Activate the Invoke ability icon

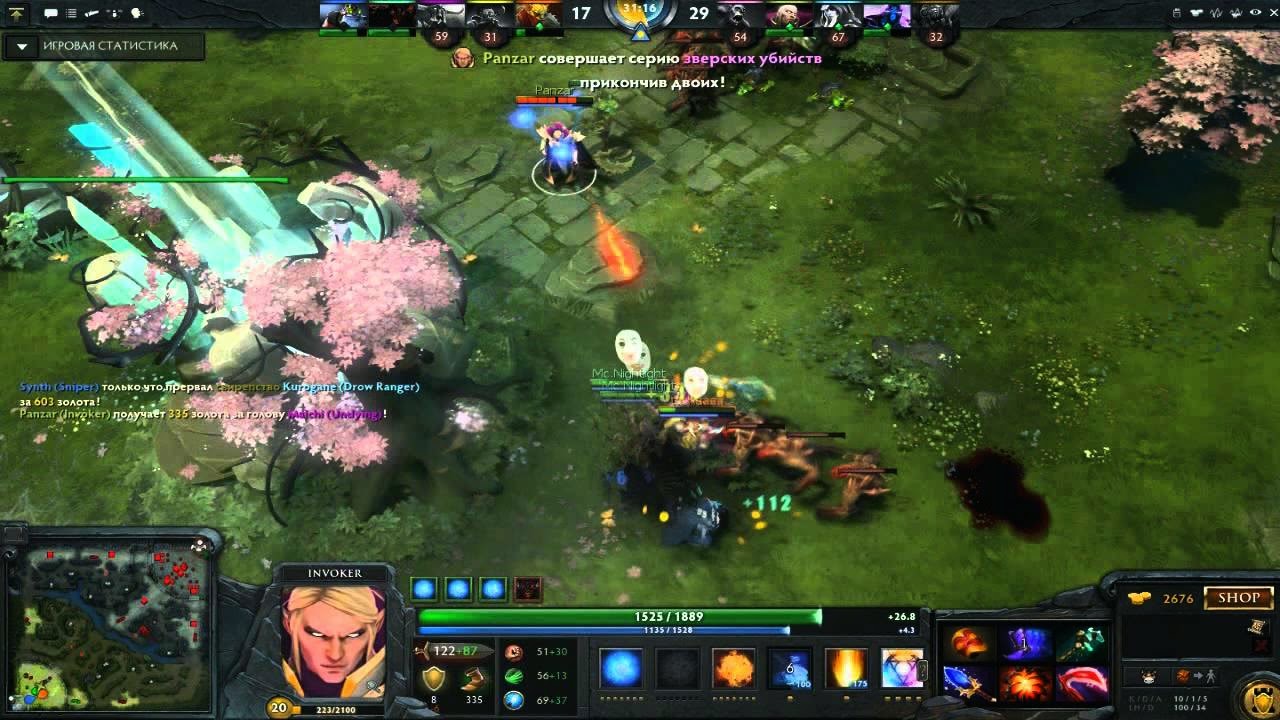coord(901,668)
